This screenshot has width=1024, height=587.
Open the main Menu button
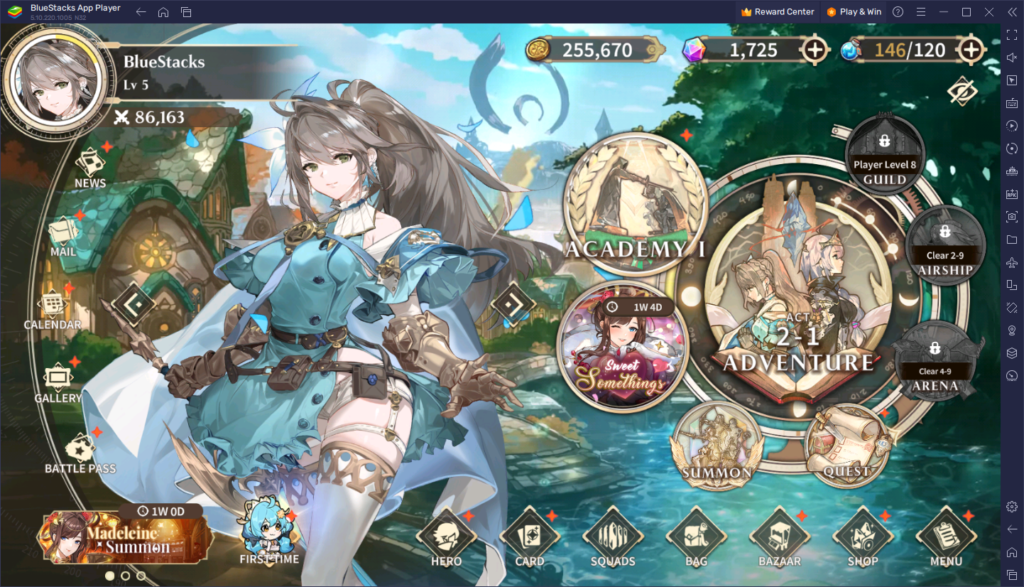pyautogui.click(x=945, y=537)
